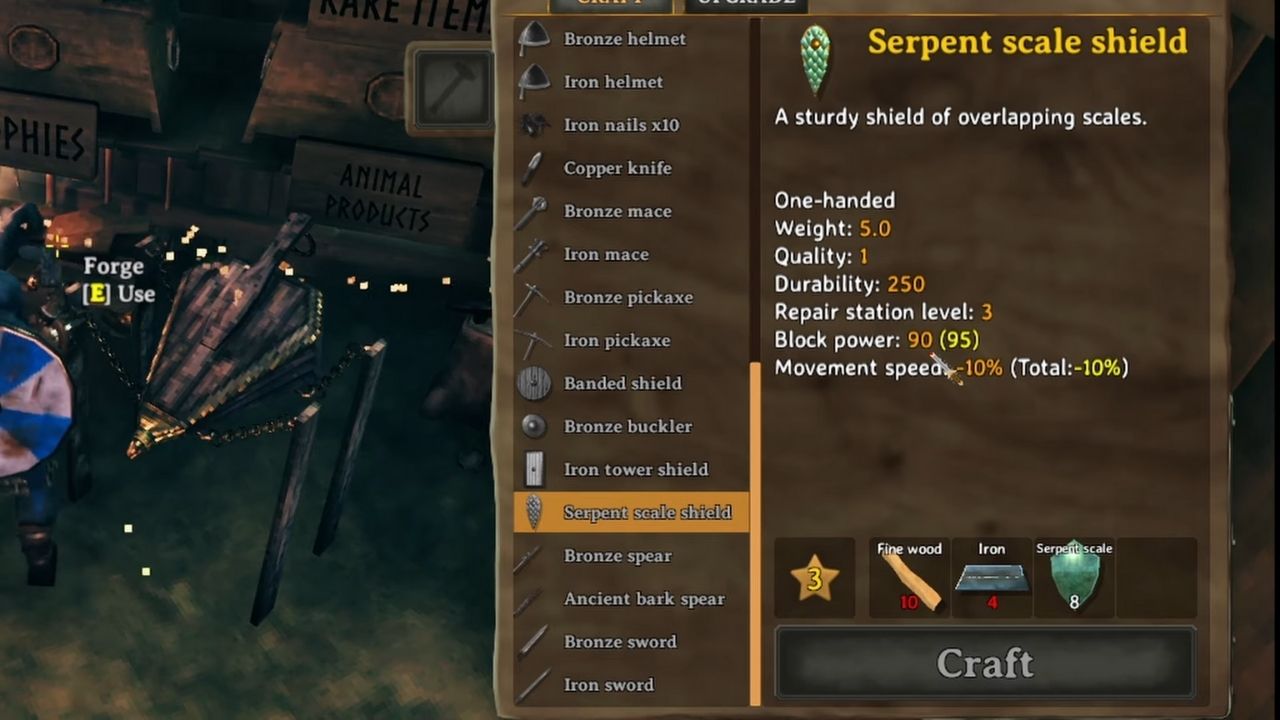Click the Bronze buckler icon

coord(535,425)
